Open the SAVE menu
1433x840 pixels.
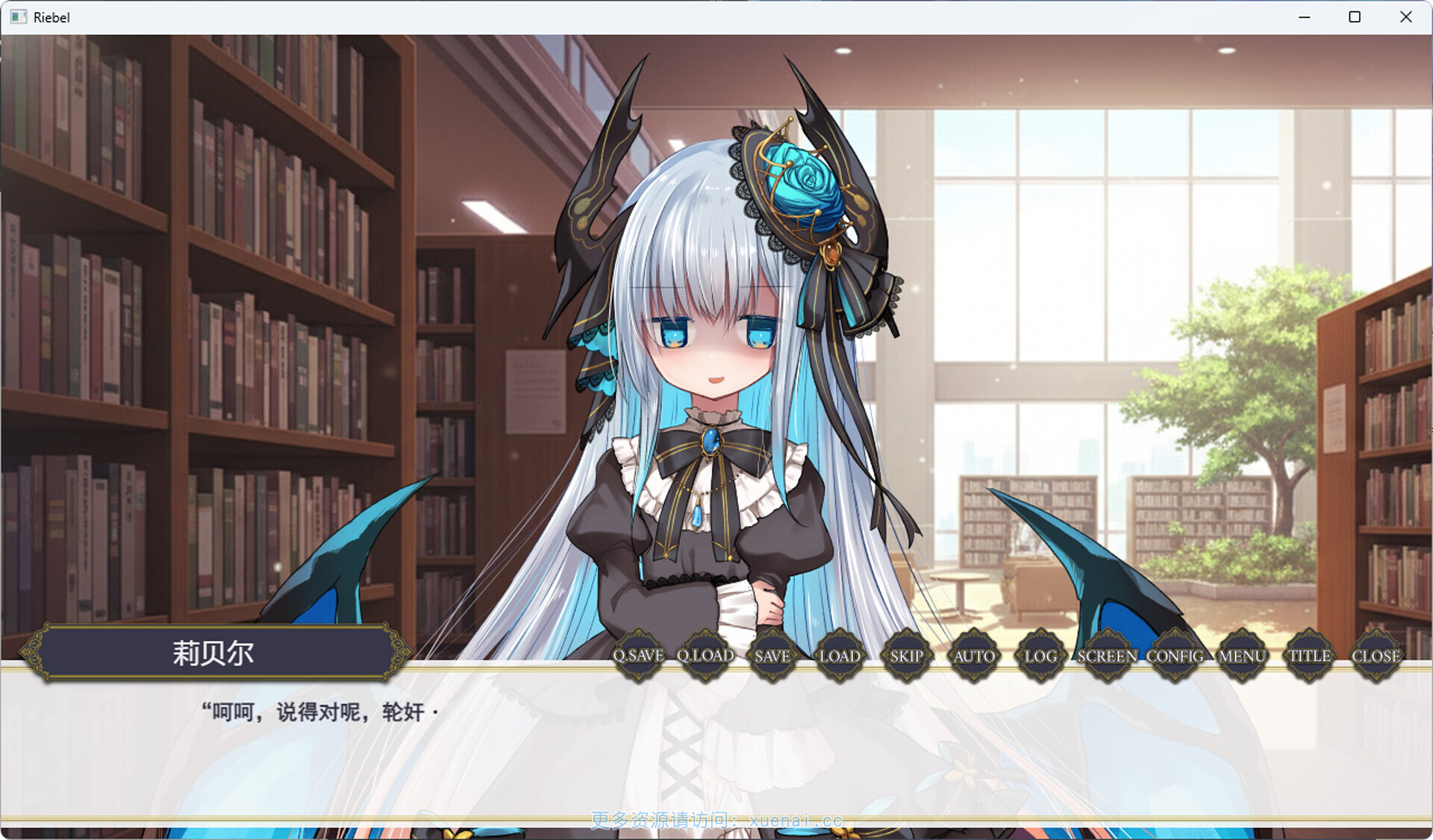point(772,656)
